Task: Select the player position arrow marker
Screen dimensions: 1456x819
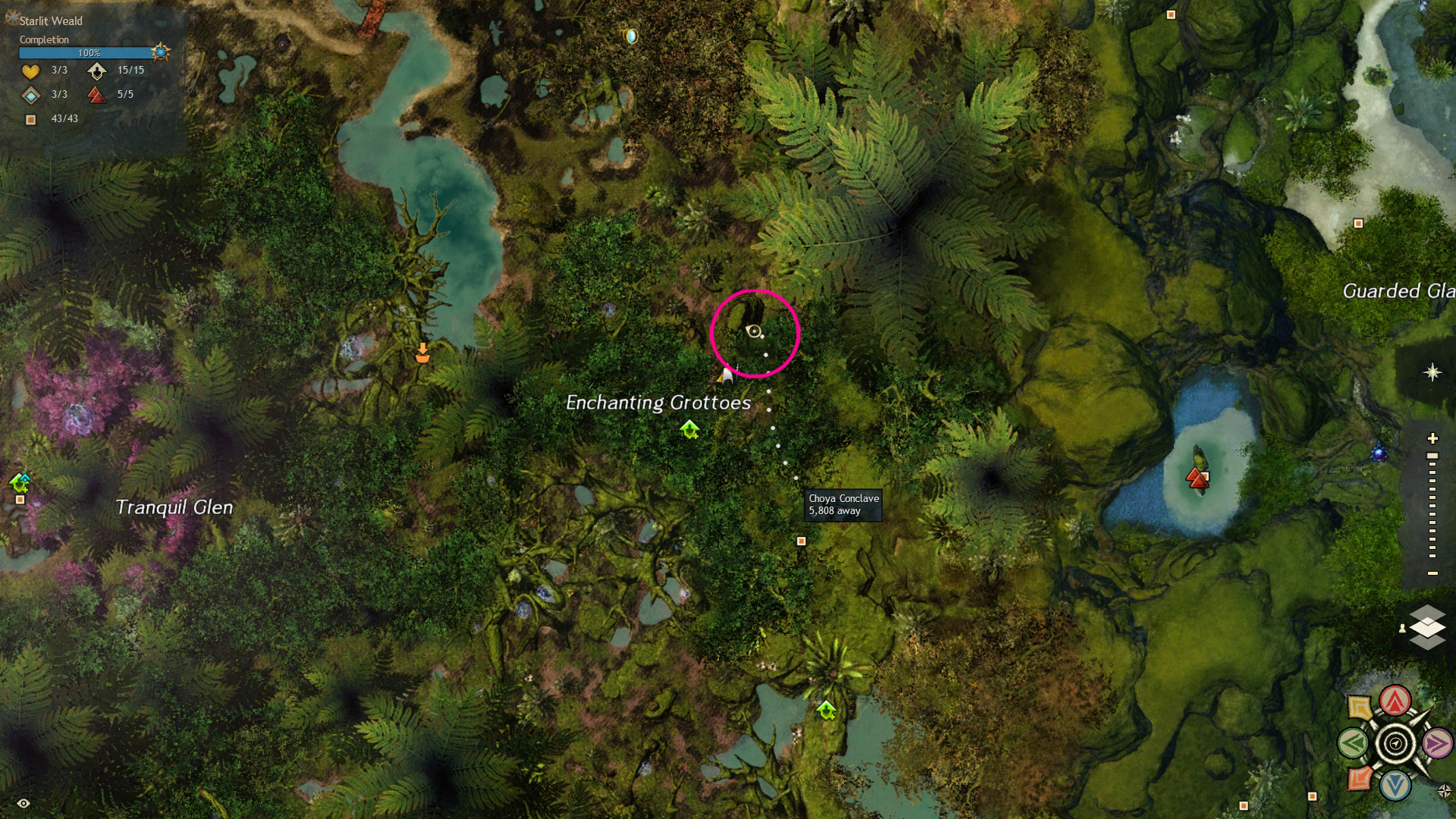Action: (x=726, y=373)
